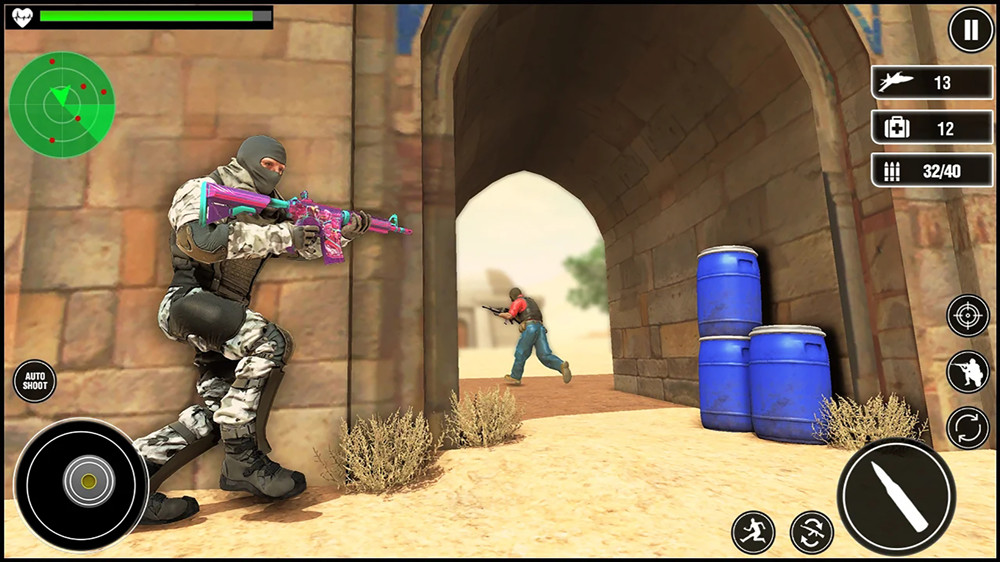Tap the crosshair aim button
Screen dimensions: 1000x562
(968, 316)
